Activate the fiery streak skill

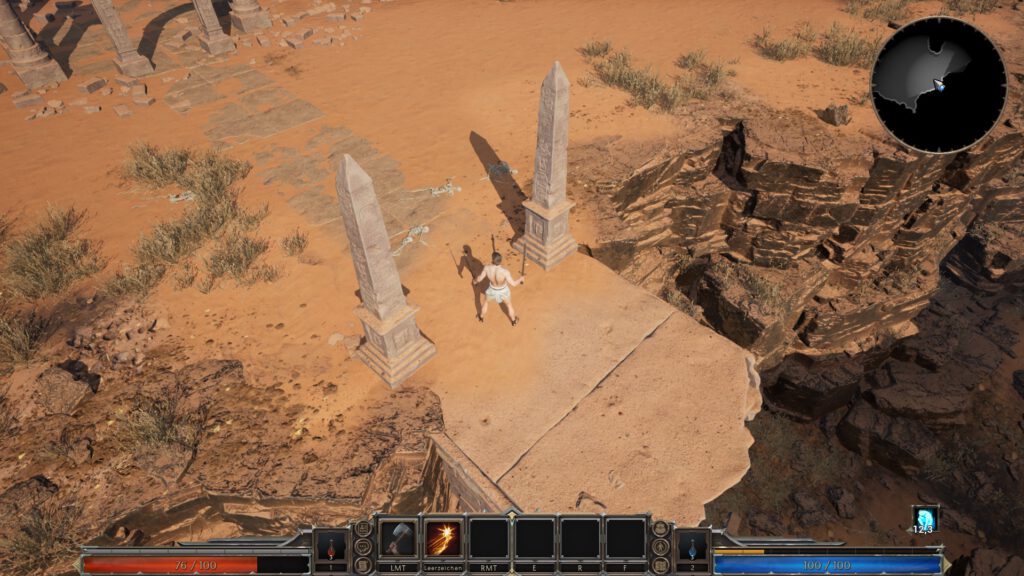[443, 539]
